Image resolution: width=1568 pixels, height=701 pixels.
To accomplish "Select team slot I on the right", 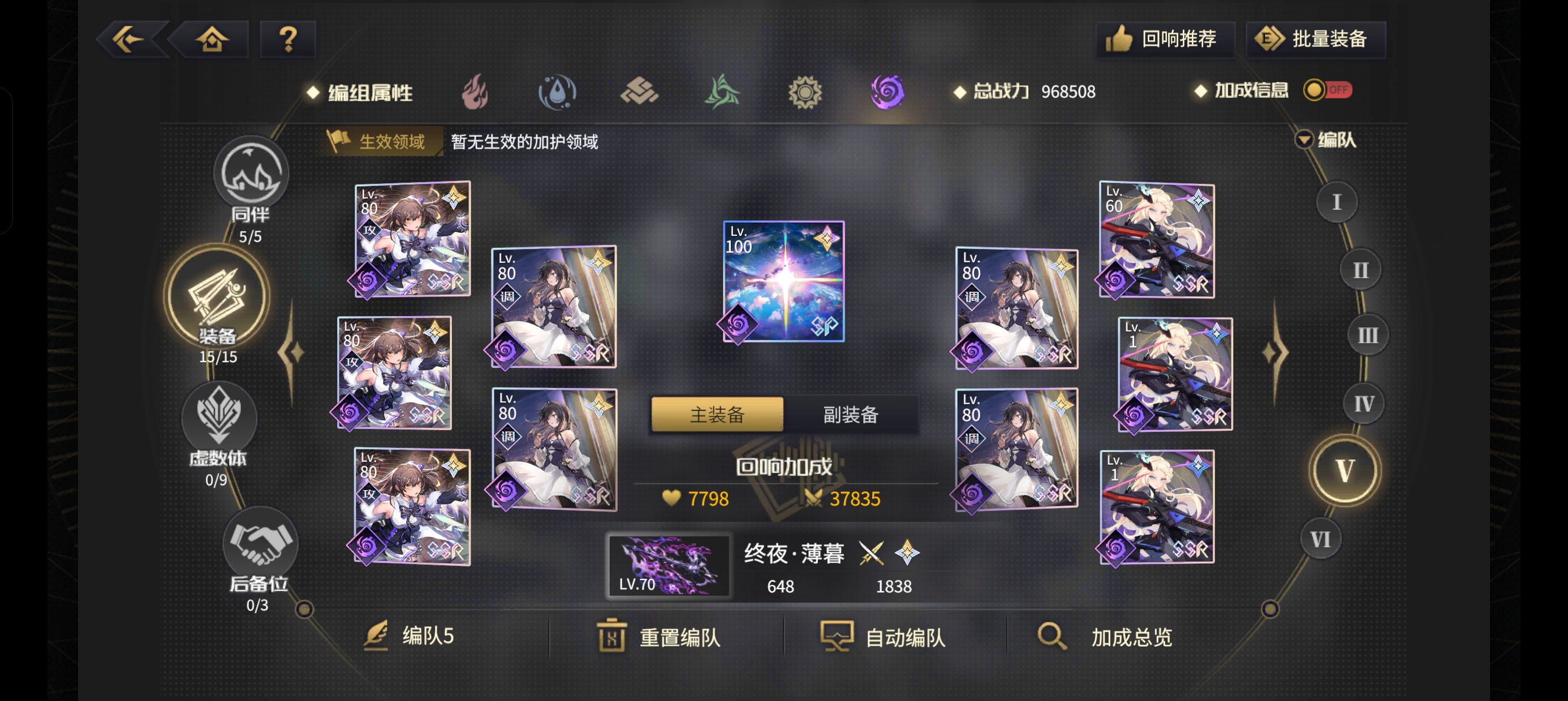I will (x=1337, y=201).
